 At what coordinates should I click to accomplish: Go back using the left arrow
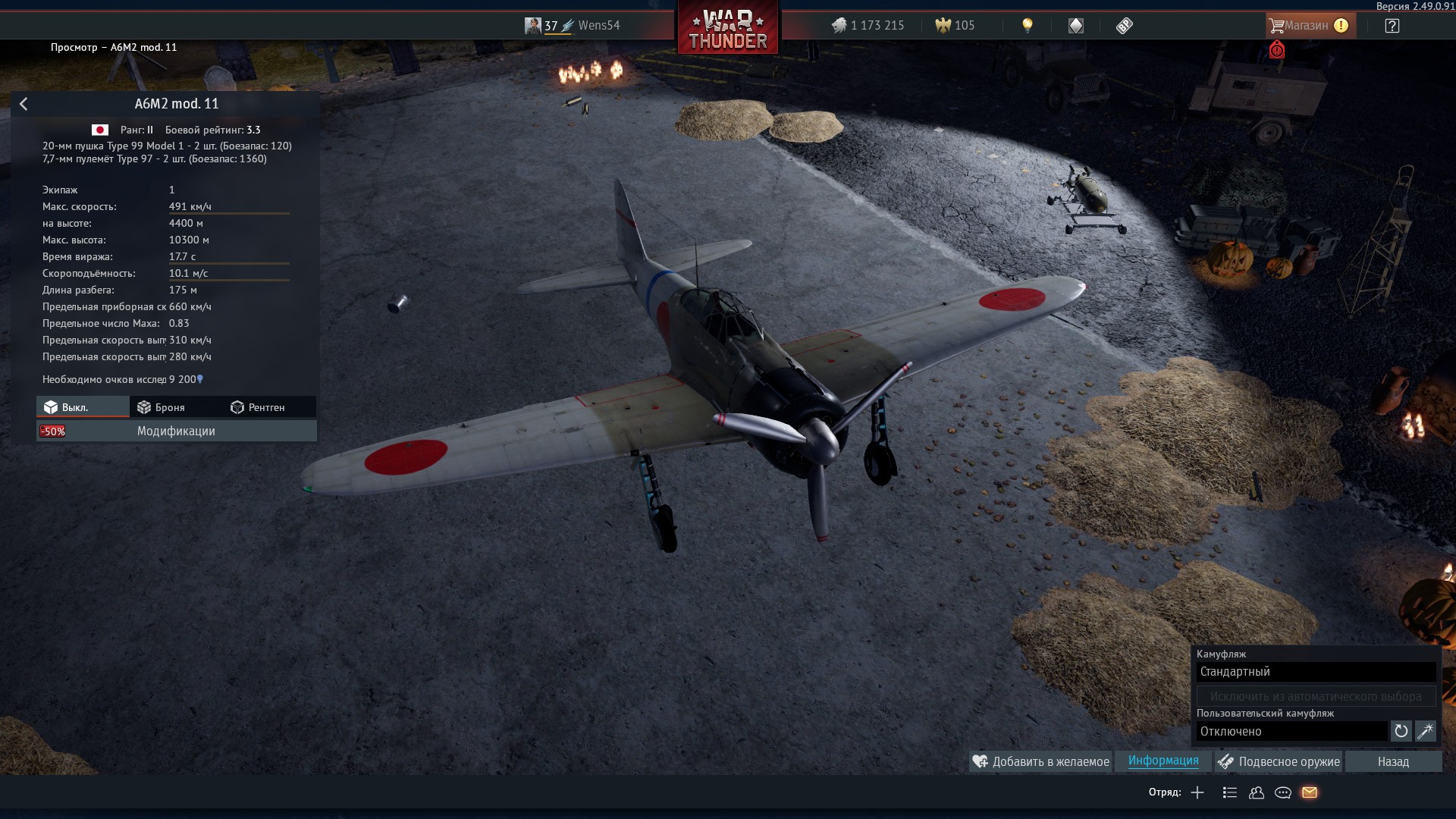24,104
